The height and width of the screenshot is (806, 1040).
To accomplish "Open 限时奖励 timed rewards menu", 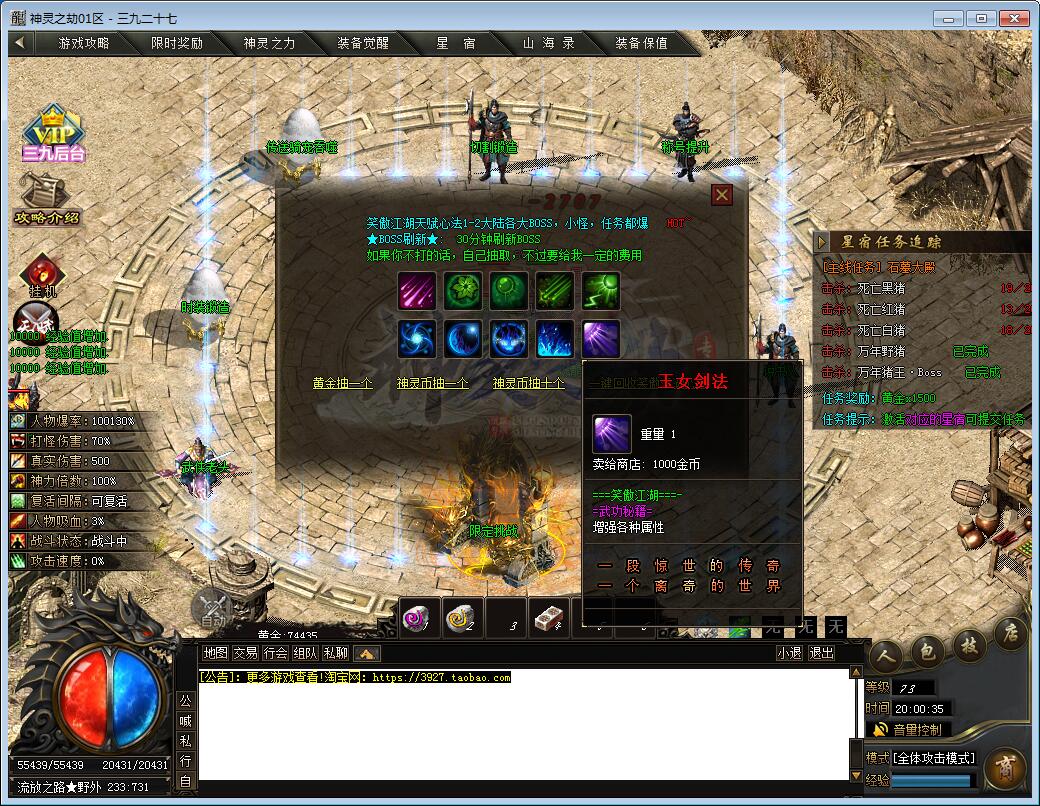I will [x=177, y=43].
